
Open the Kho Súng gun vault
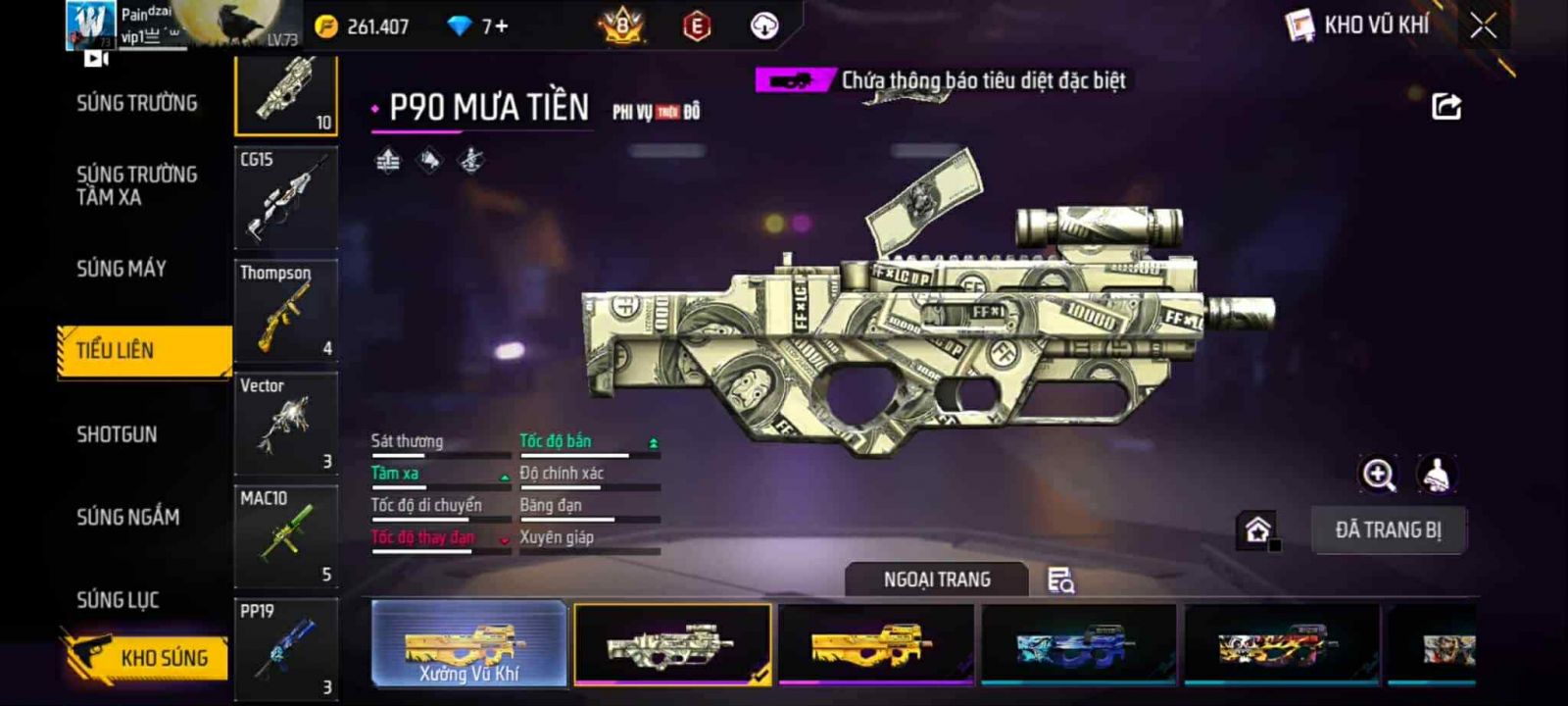click(147, 657)
